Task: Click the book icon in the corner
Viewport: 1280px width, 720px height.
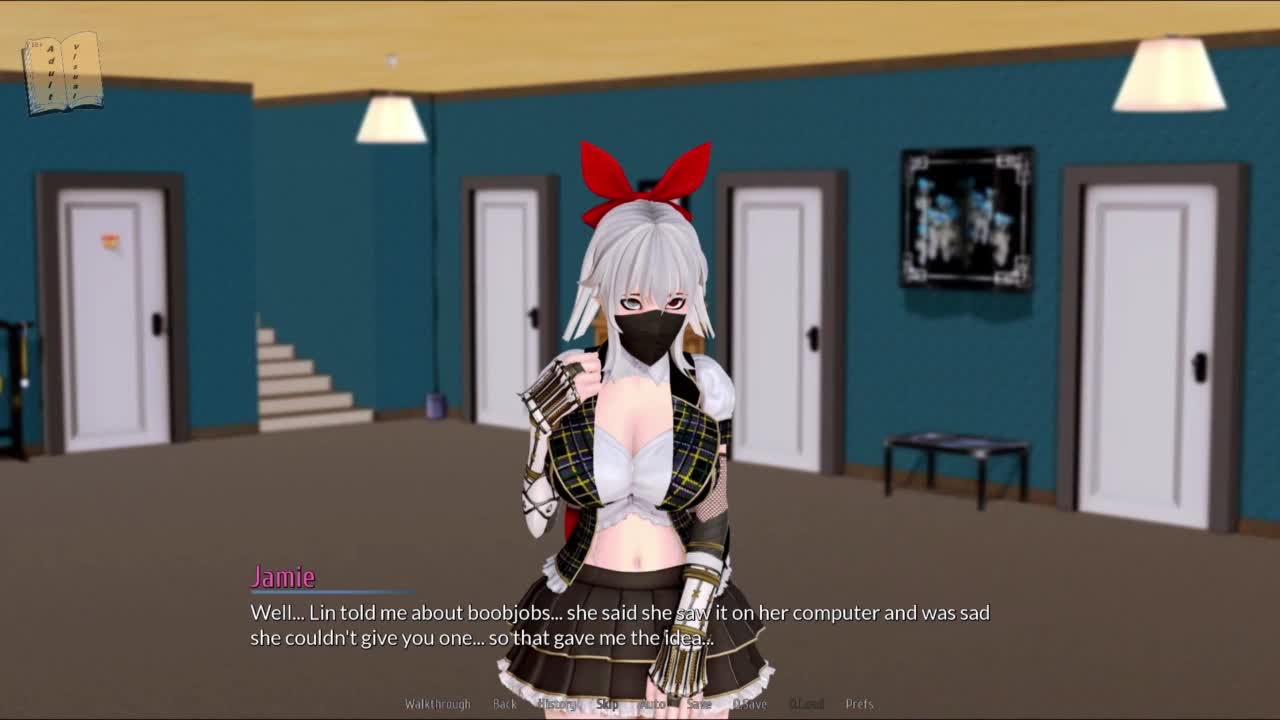Action: coord(63,73)
